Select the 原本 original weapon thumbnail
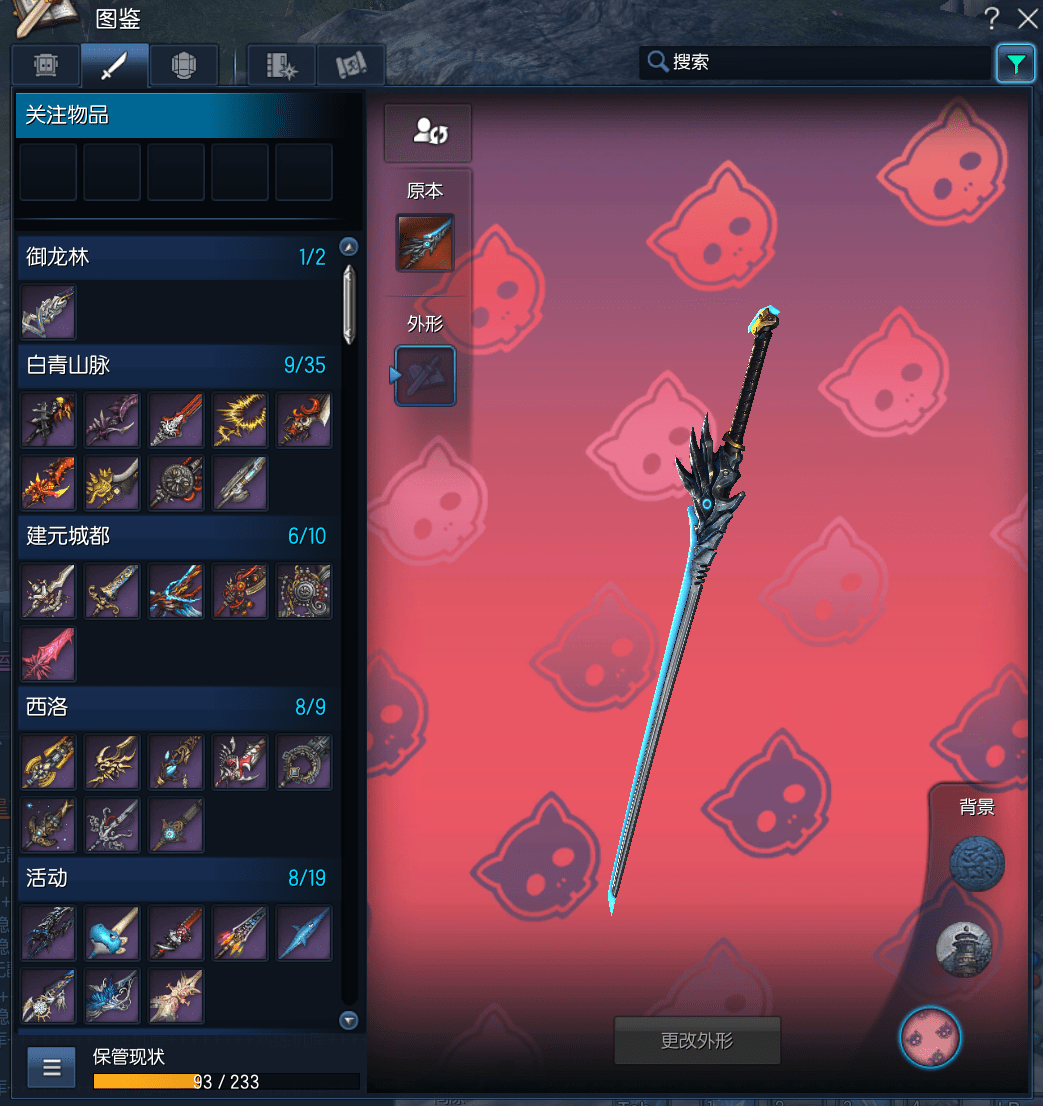Viewport: 1043px width, 1106px height. coord(425,243)
